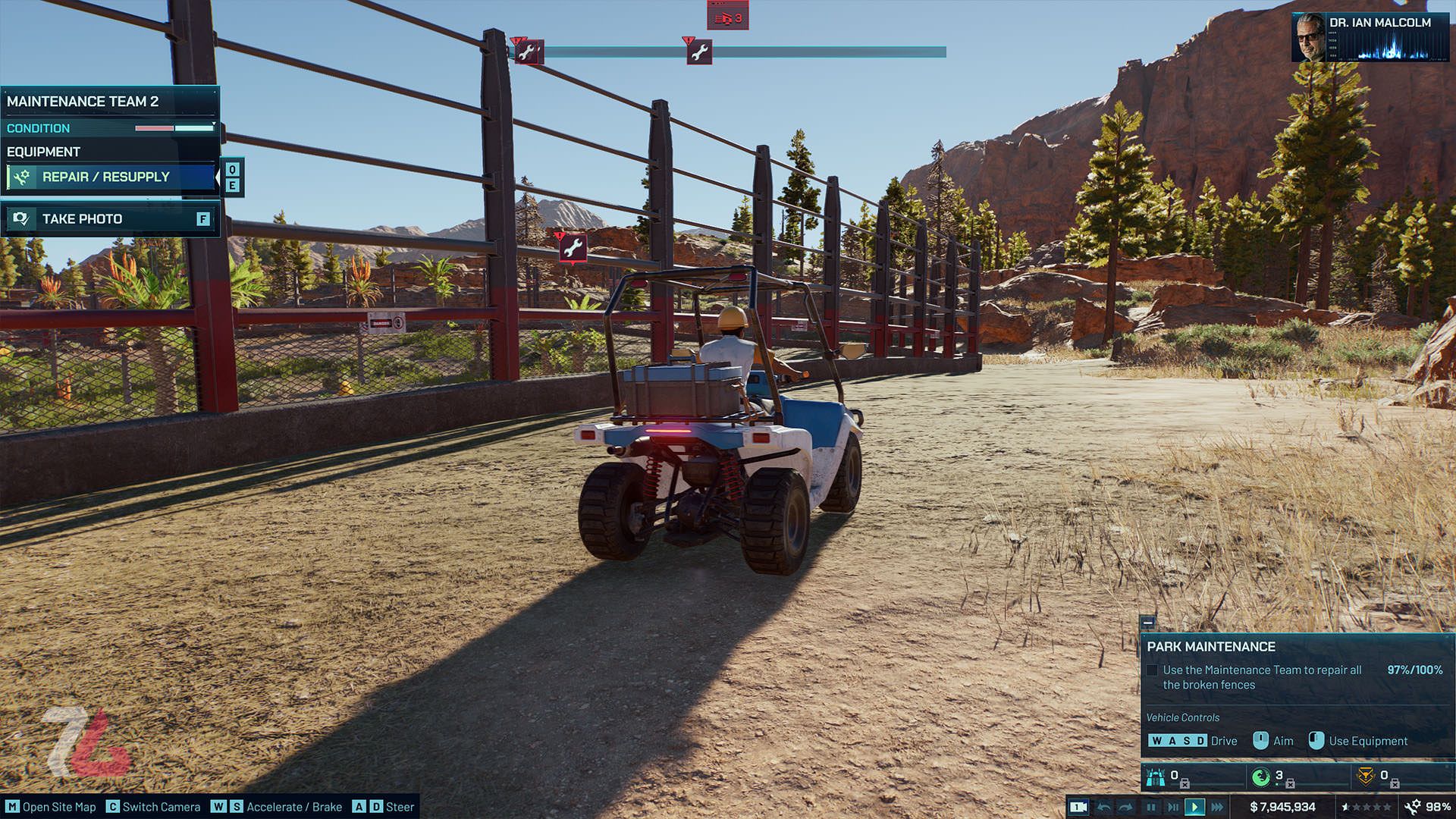This screenshot has height=819, width=1456.
Task: Click the undo arrow button
Action: [x=1104, y=807]
